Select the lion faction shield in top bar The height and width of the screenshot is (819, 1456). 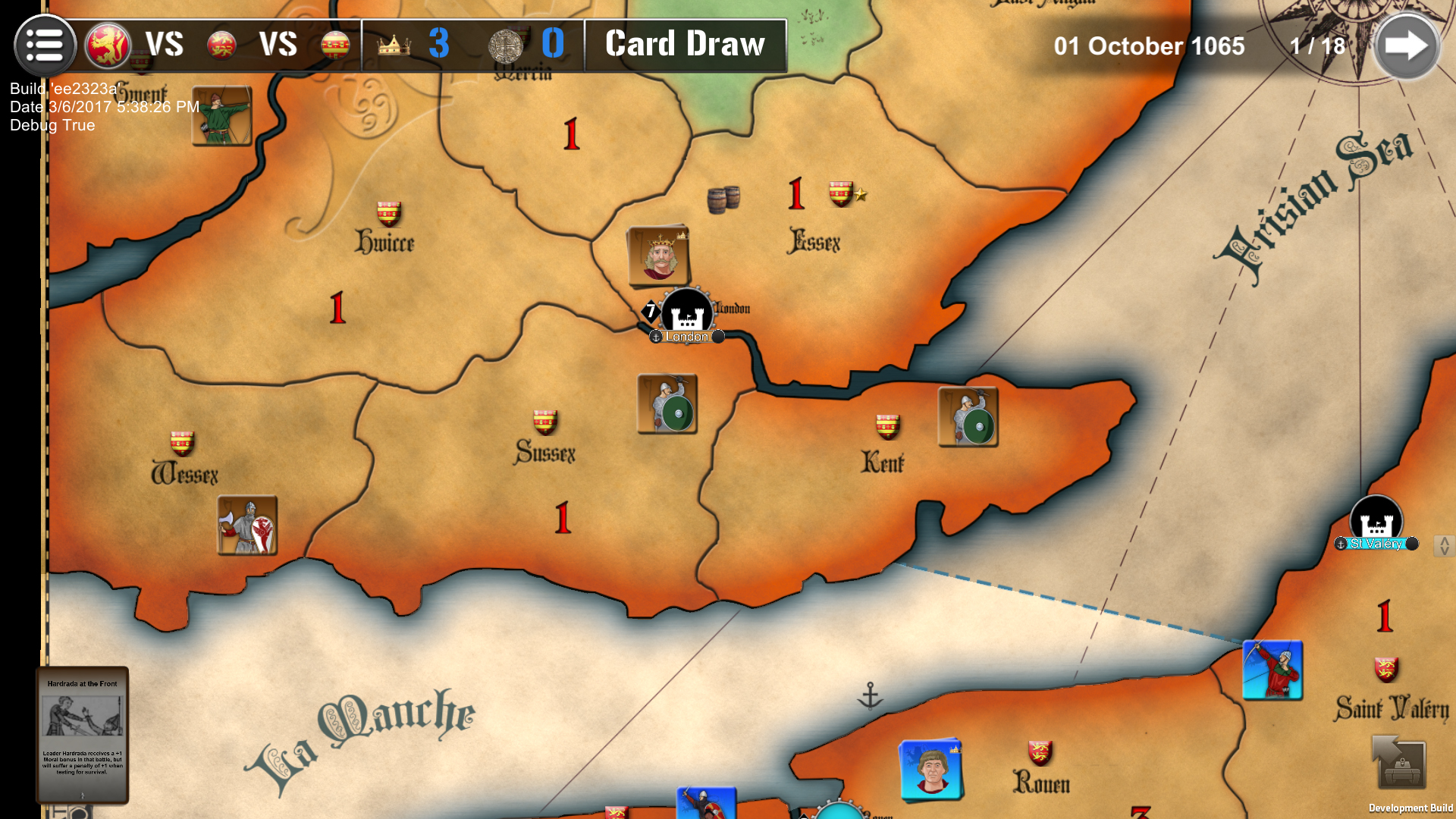(106, 43)
